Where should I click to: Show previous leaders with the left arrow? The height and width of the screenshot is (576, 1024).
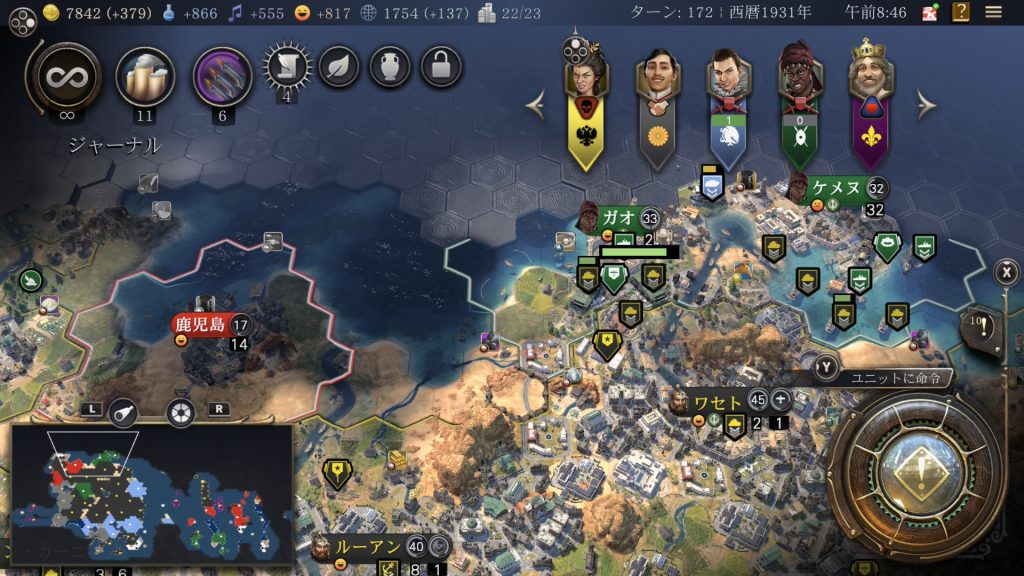coord(536,104)
